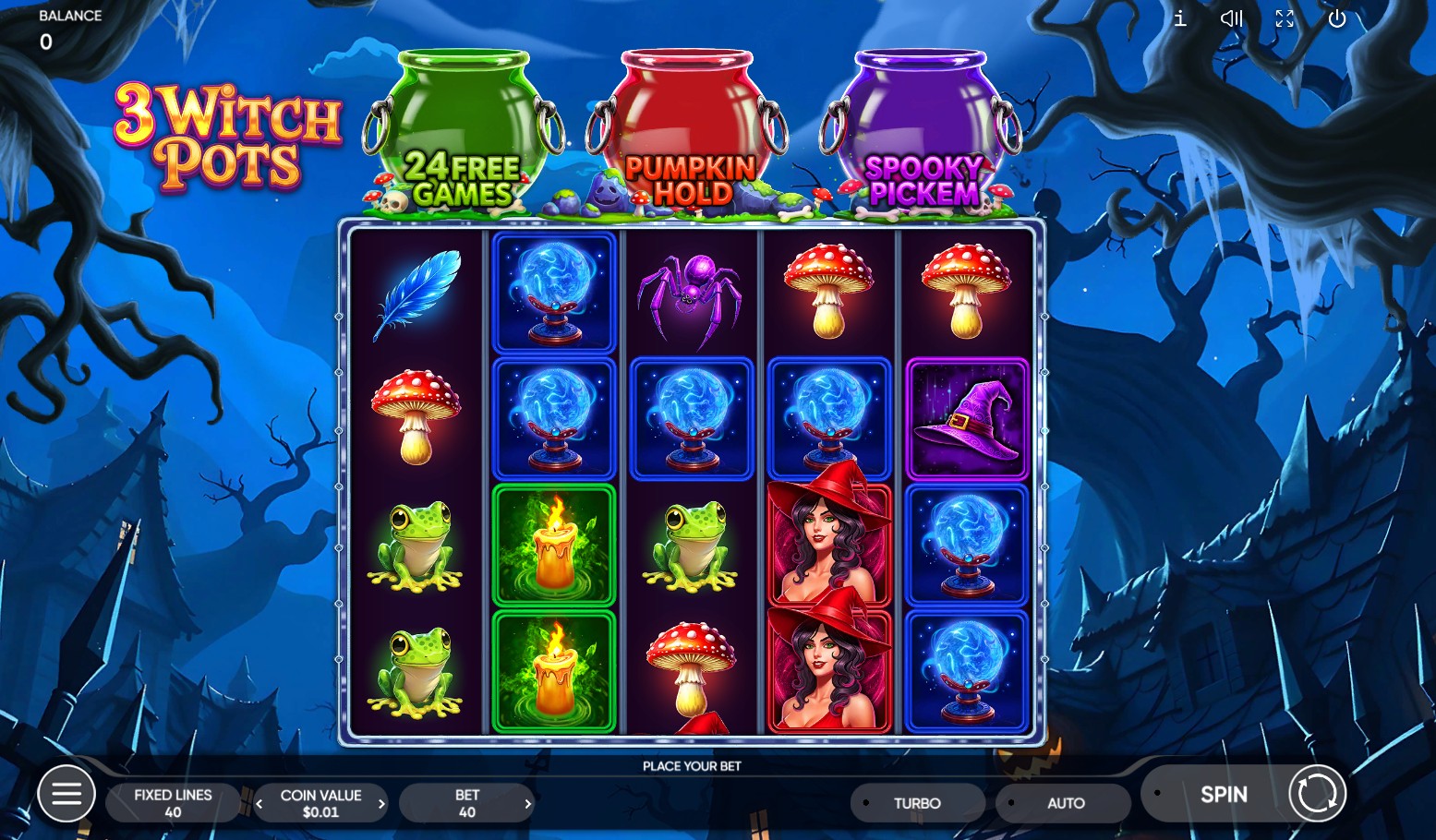Click the circular re-spin arrow icon
This screenshot has height=840, width=1436.
(x=1317, y=793)
